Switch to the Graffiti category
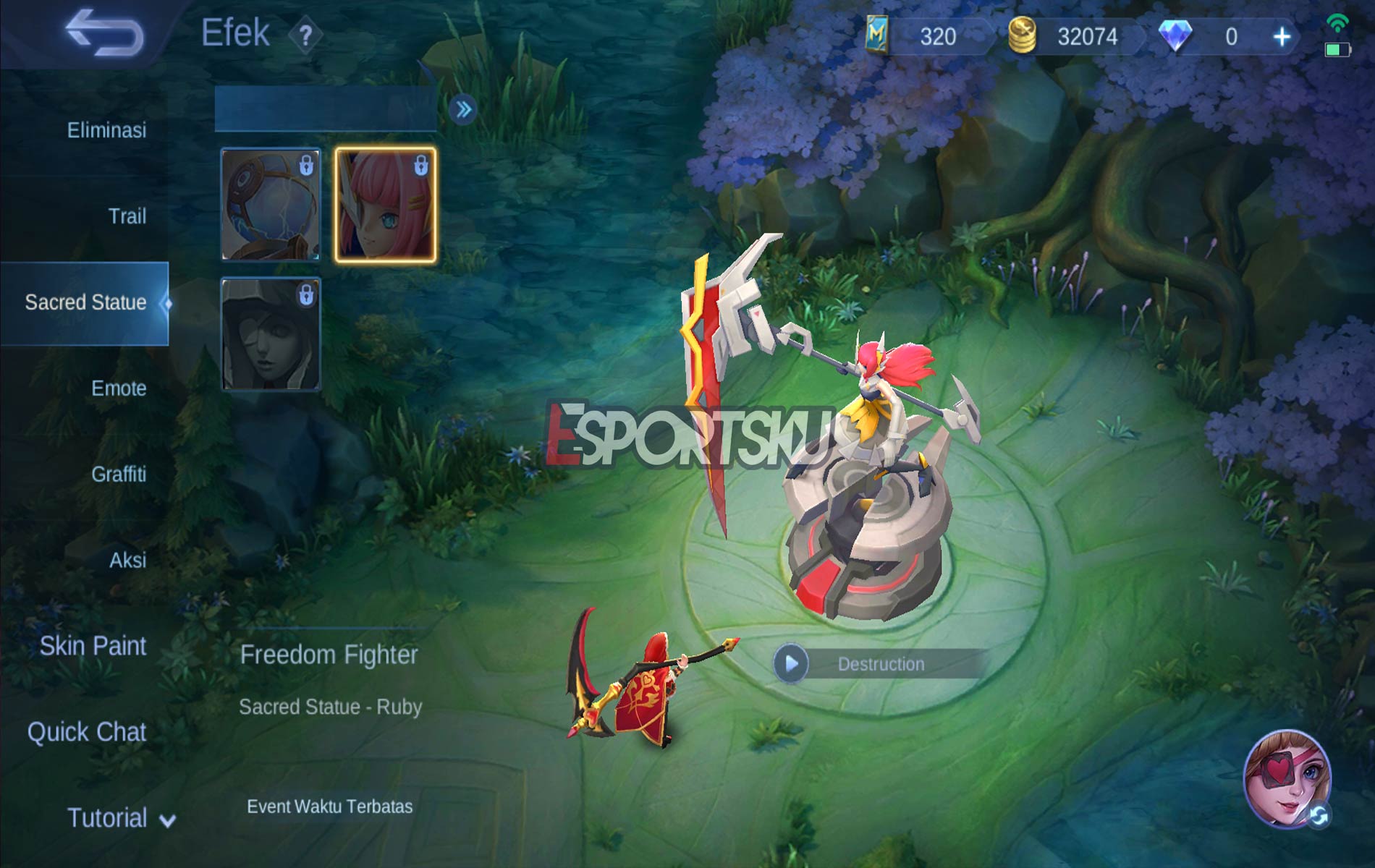Image resolution: width=1375 pixels, height=868 pixels. coord(120,475)
